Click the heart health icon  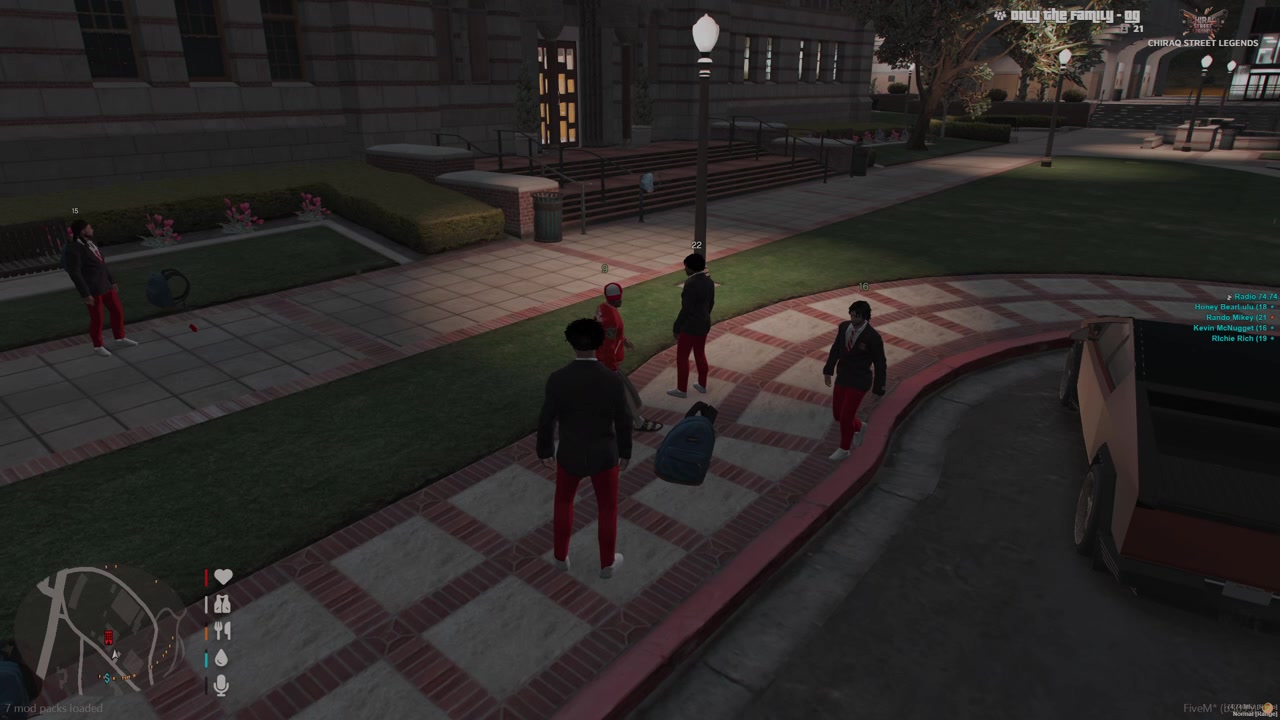pos(223,577)
